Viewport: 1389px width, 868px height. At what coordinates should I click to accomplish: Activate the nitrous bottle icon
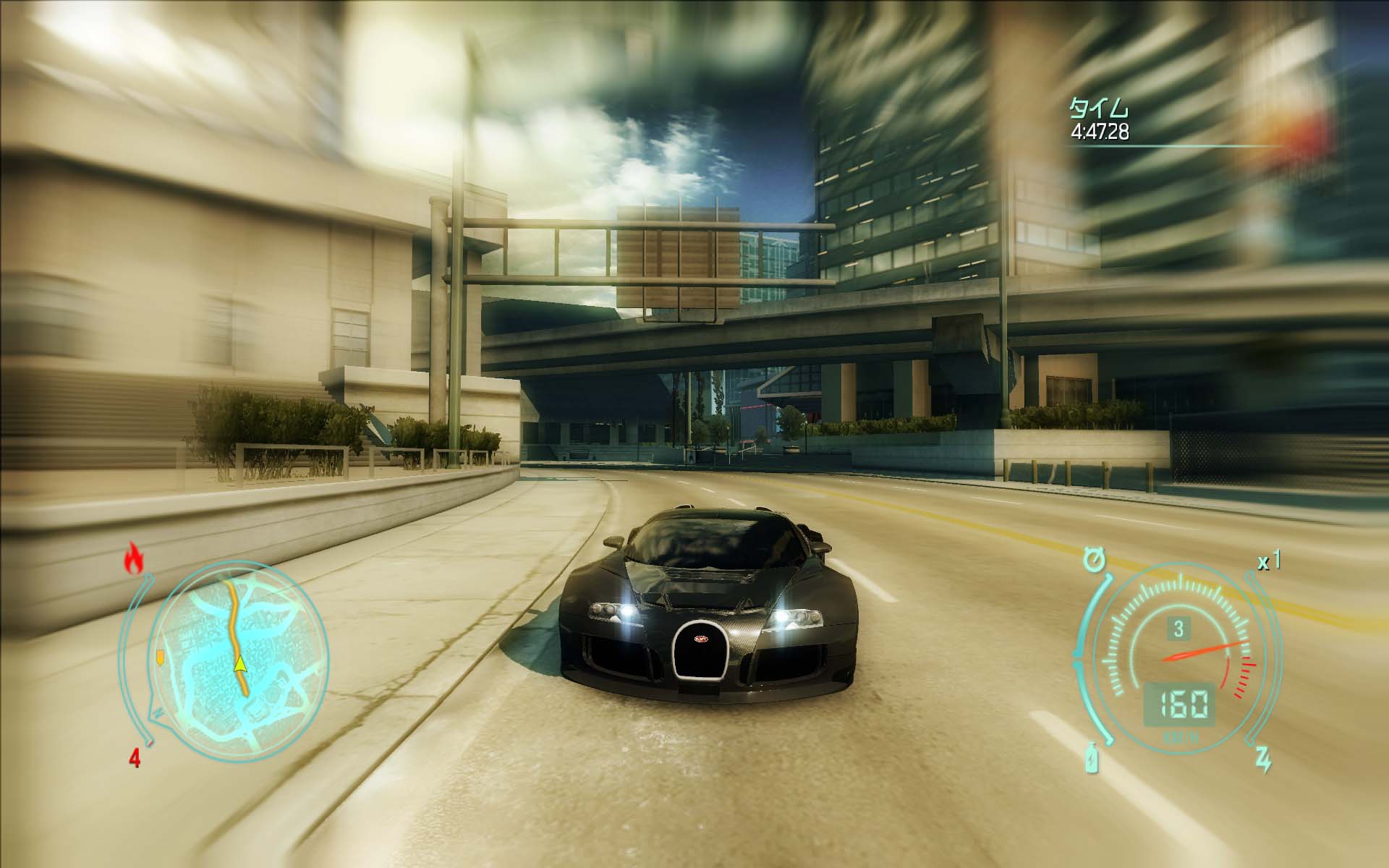1091,759
